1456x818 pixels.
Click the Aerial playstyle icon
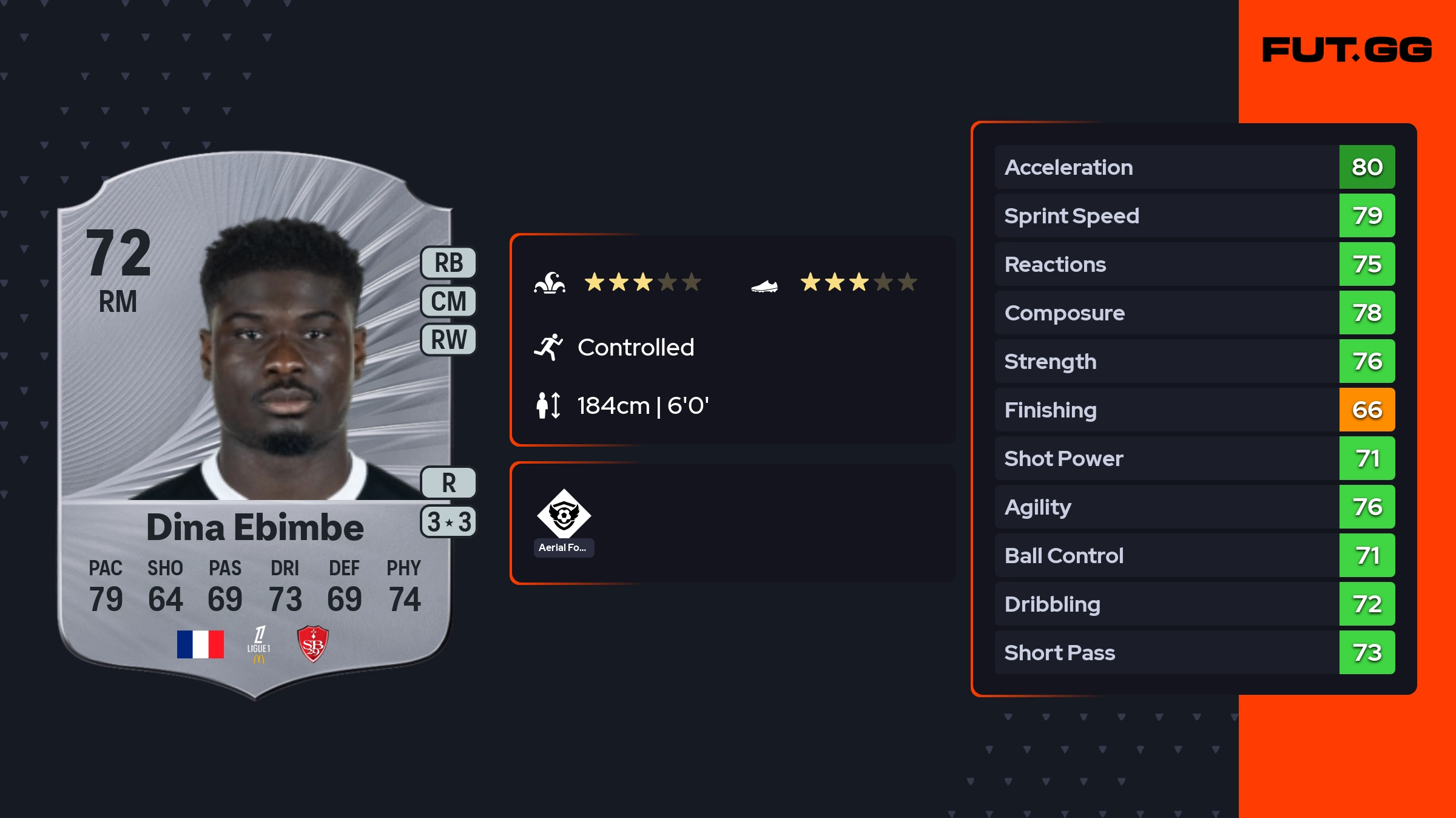tap(564, 515)
